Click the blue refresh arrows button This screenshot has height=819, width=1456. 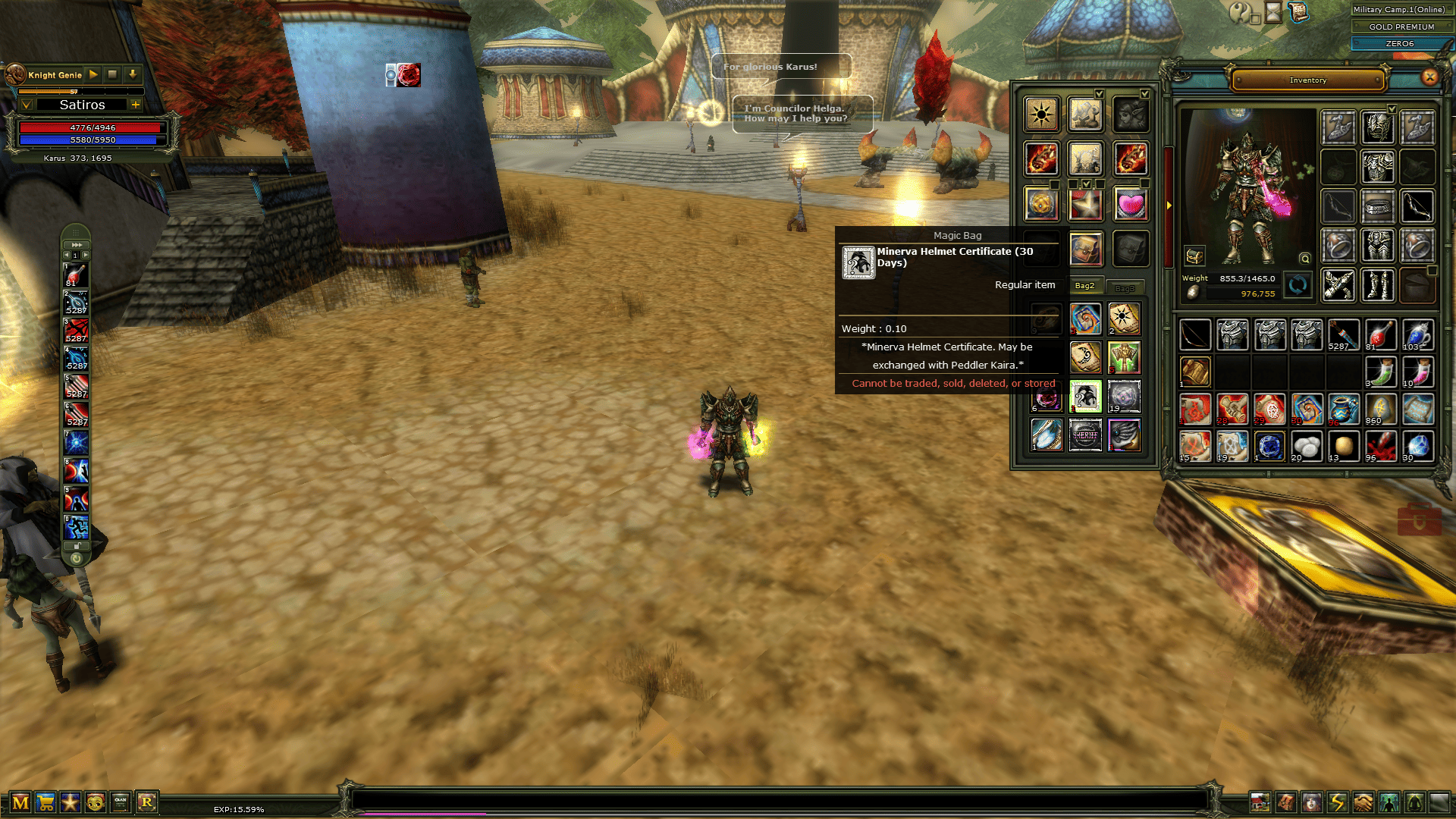[x=1298, y=285]
